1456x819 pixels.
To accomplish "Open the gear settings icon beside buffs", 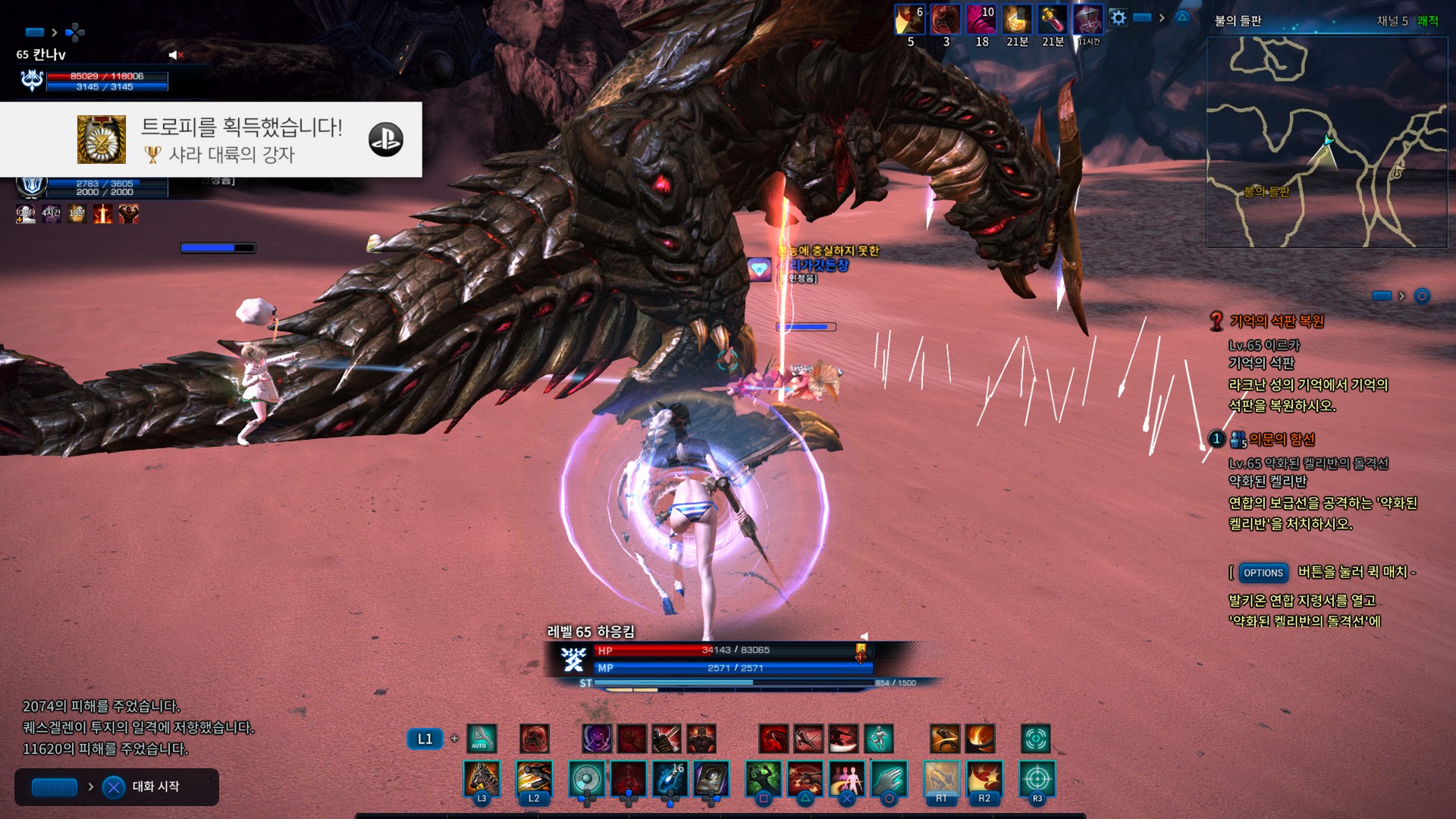I will pyautogui.click(x=1118, y=18).
